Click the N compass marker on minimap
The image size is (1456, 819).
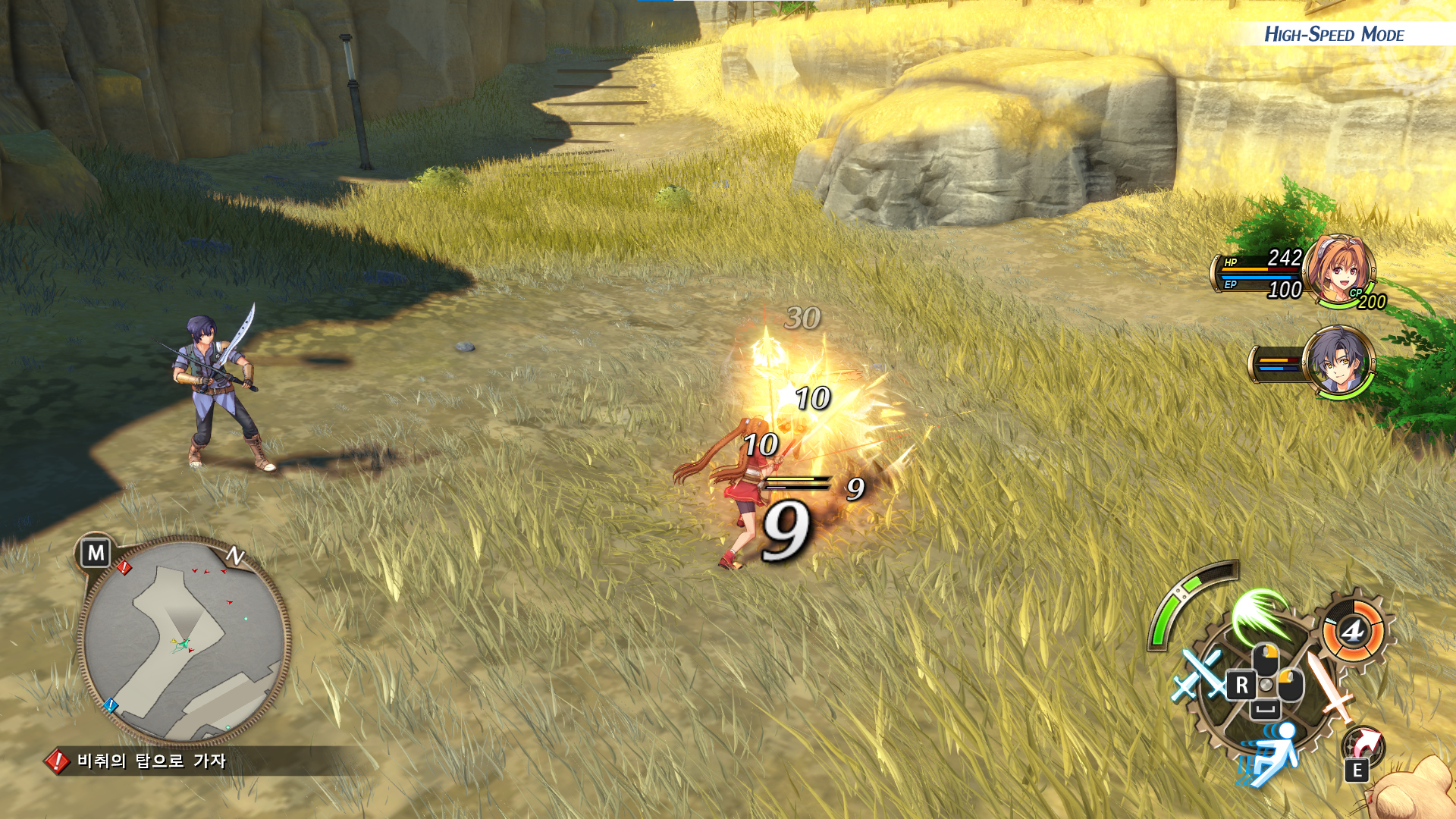(235, 556)
